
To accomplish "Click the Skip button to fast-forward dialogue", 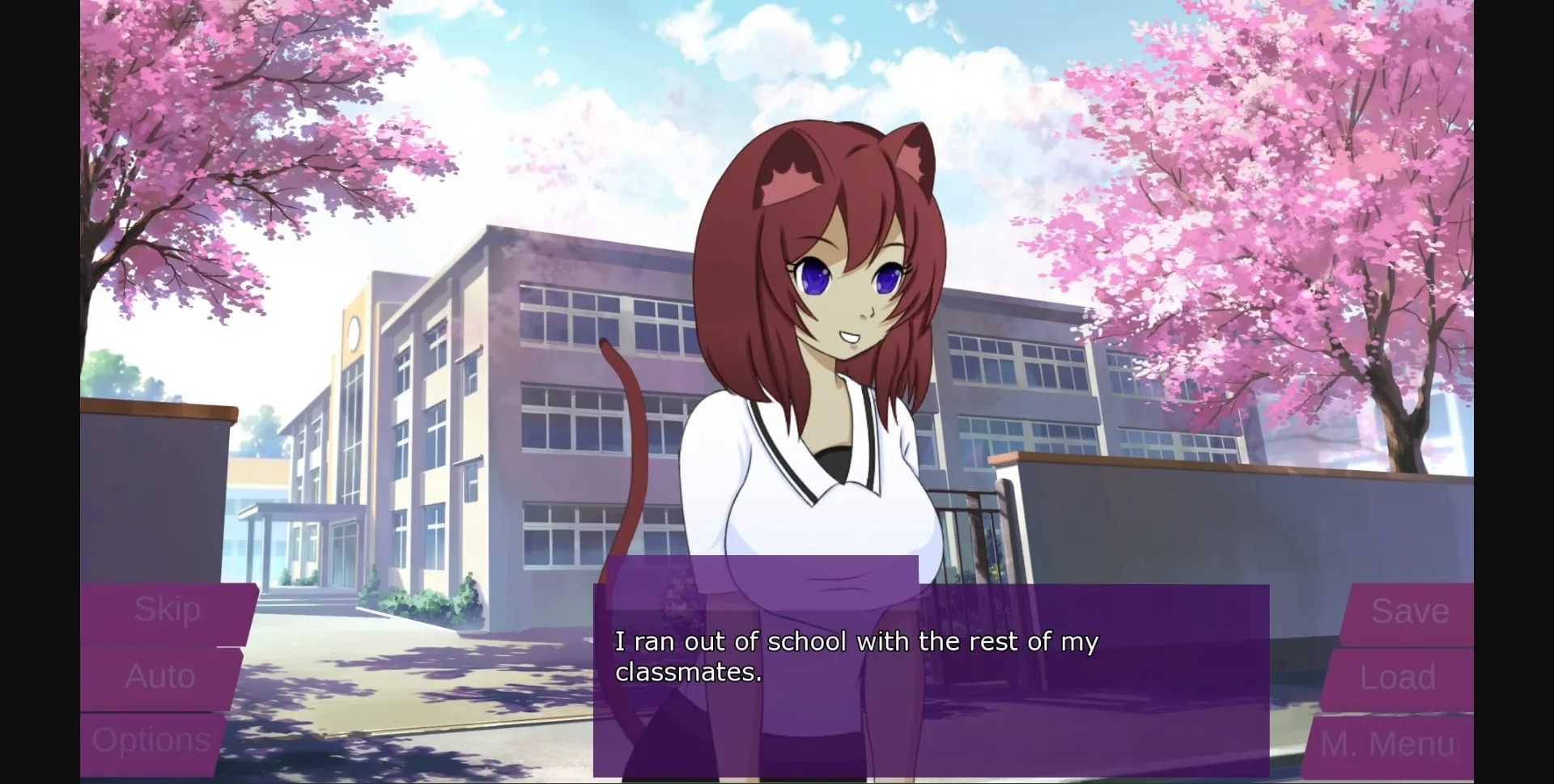I will tap(166, 609).
